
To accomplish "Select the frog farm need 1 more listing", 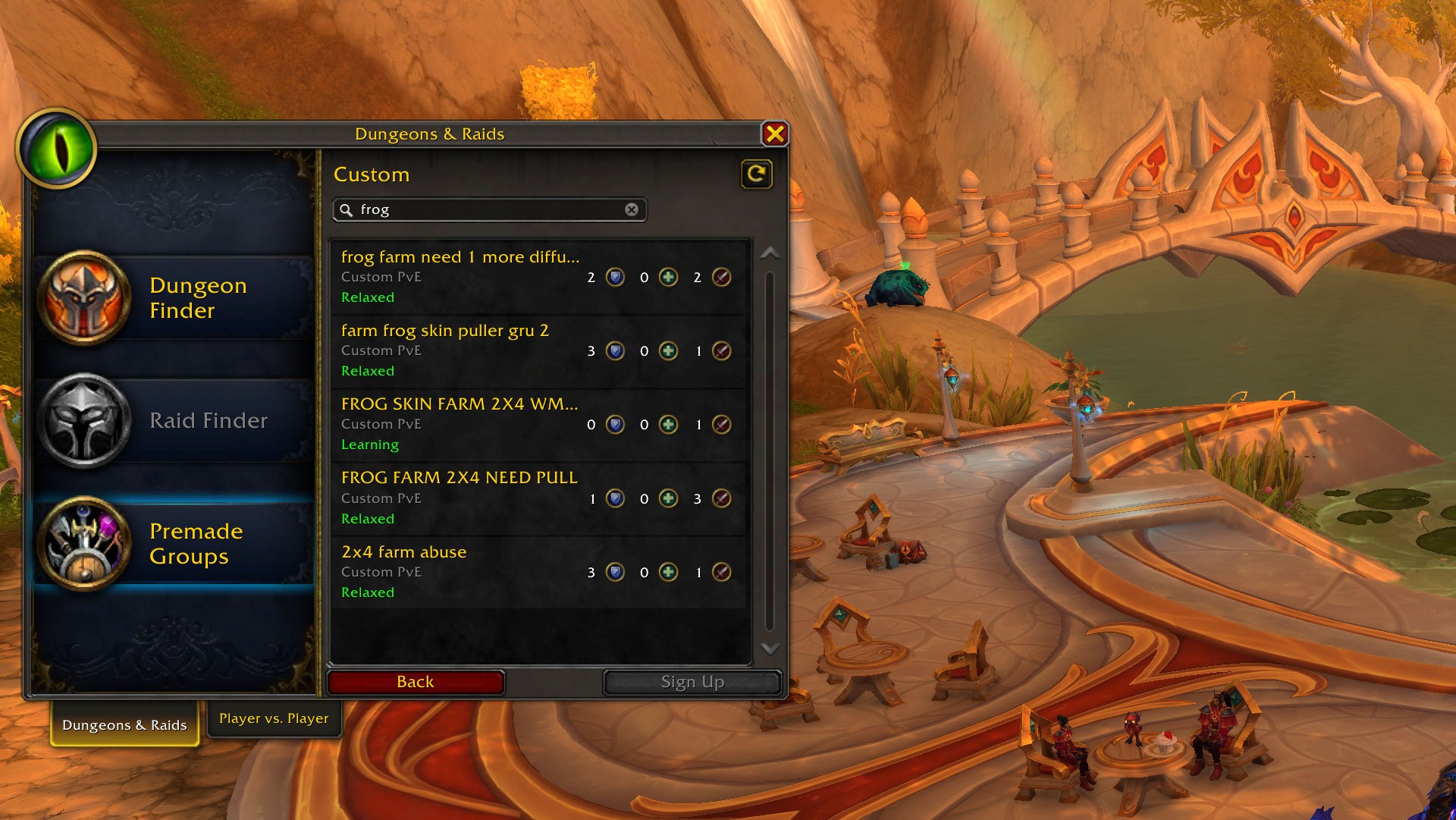I will 470,275.
